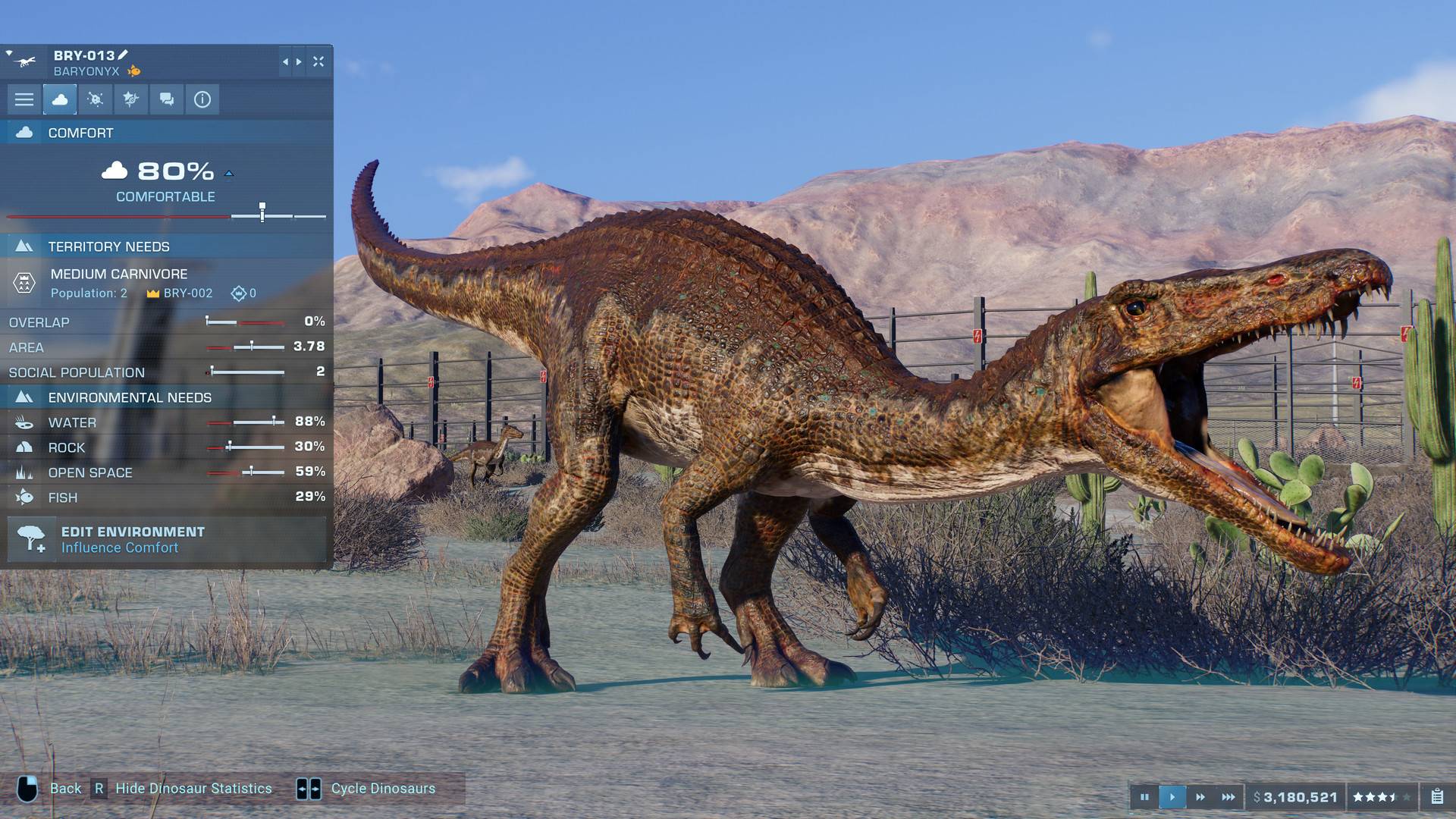
Task: Select the medical status icon in the panel
Action: pyautogui.click(x=94, y=99)
